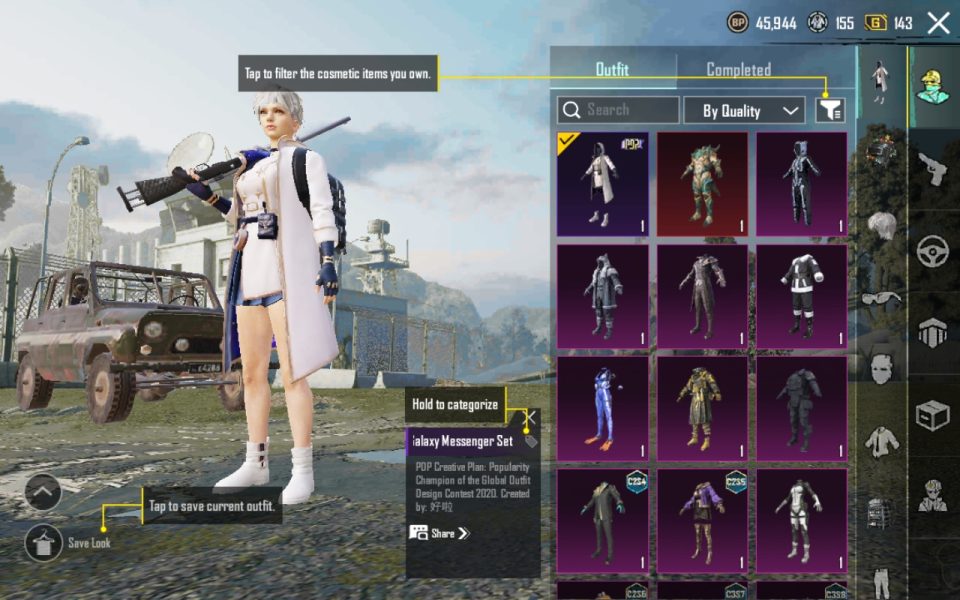960x600 pixels.
Task: Choose the red-background armored outfit
Action: (x=702, y=184)
